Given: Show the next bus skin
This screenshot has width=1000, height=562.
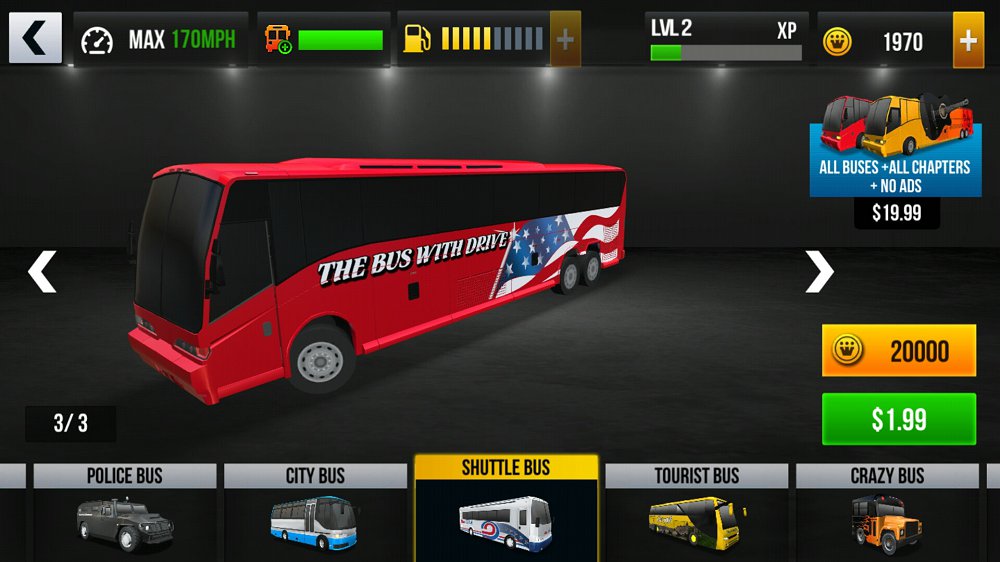Looking at the screenshot, I should 819,272.
